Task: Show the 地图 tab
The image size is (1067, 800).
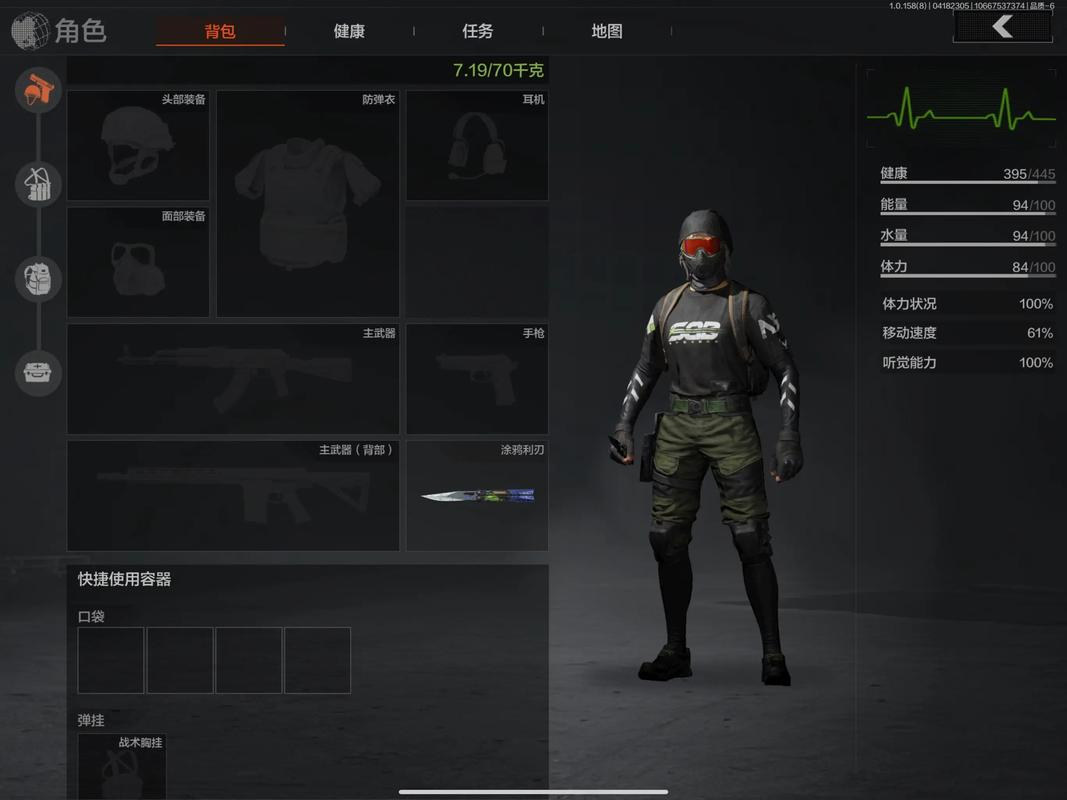Action: click(607, 31)
